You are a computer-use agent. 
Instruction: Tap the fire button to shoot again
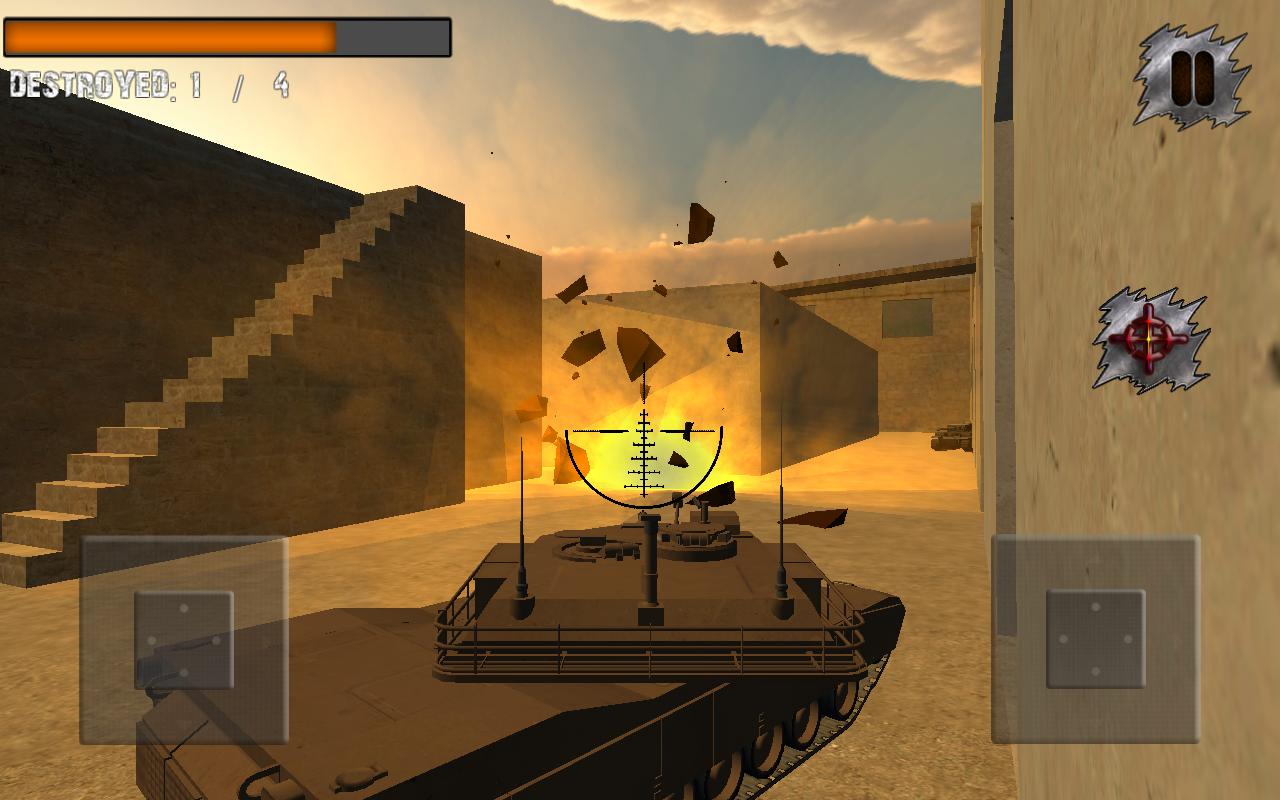(1148, 338)
